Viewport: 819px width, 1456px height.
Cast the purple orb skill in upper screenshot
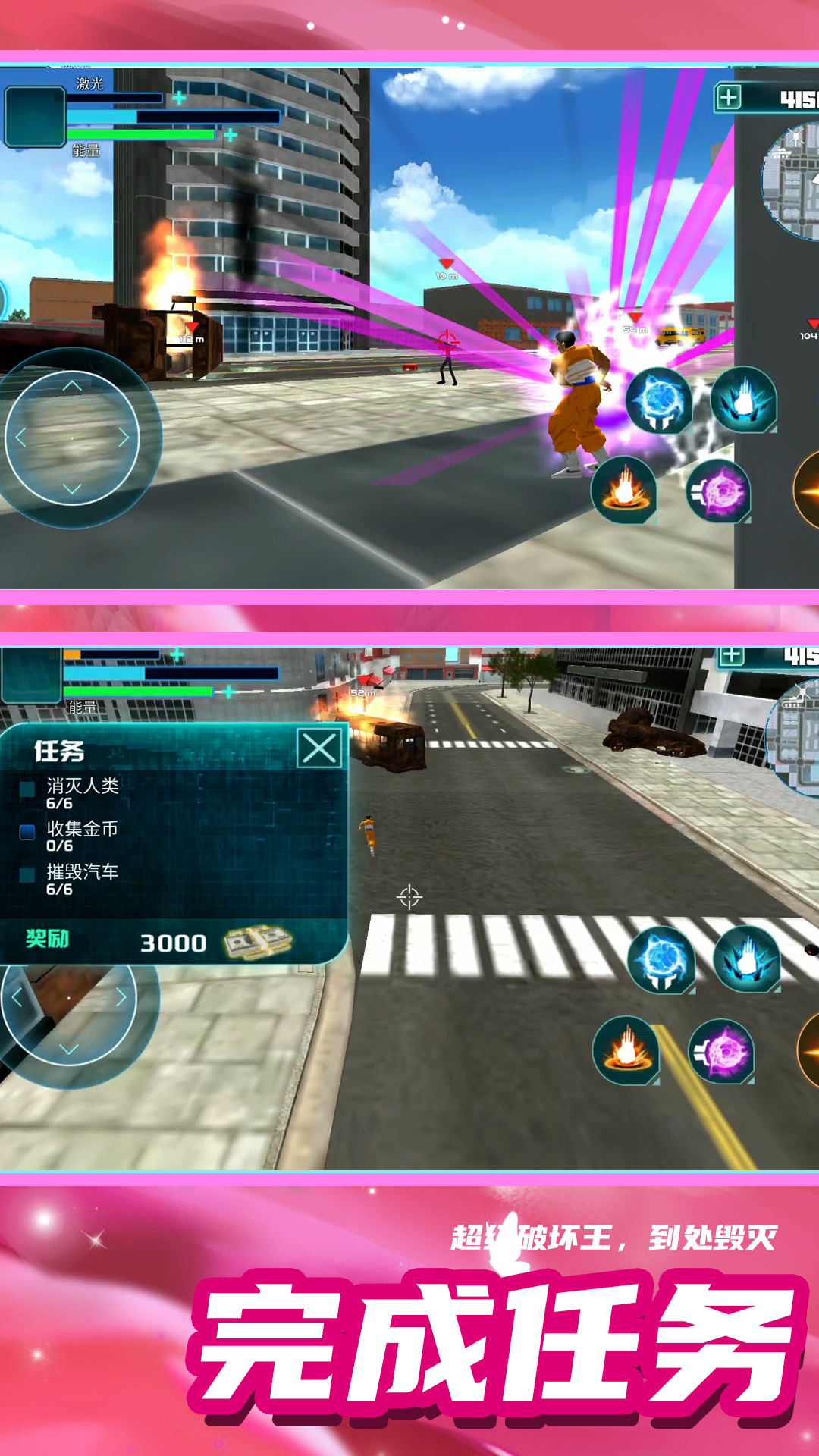click(x=719, y=491)
